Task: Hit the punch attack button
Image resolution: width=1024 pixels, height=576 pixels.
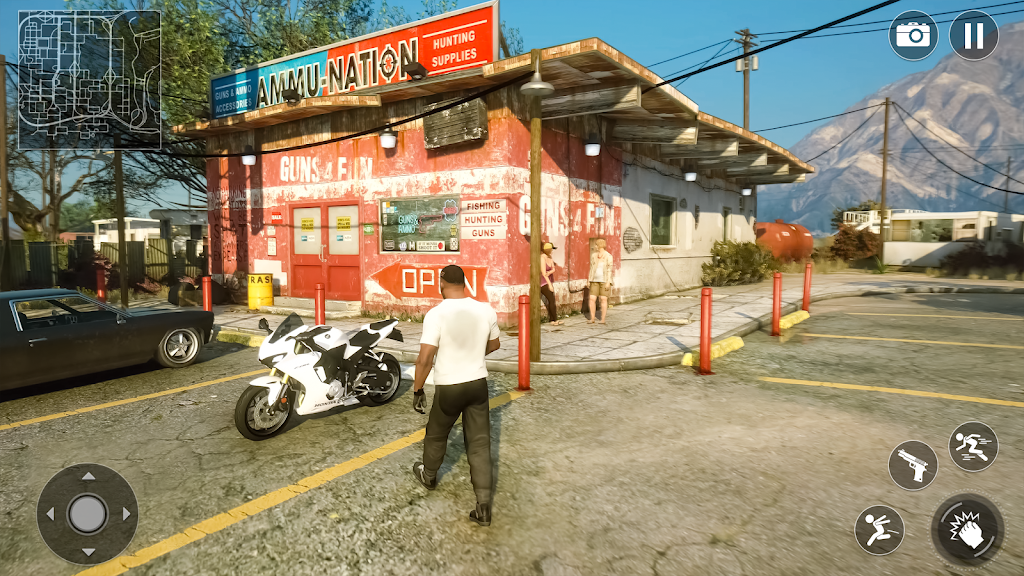Action: point(967,529)
